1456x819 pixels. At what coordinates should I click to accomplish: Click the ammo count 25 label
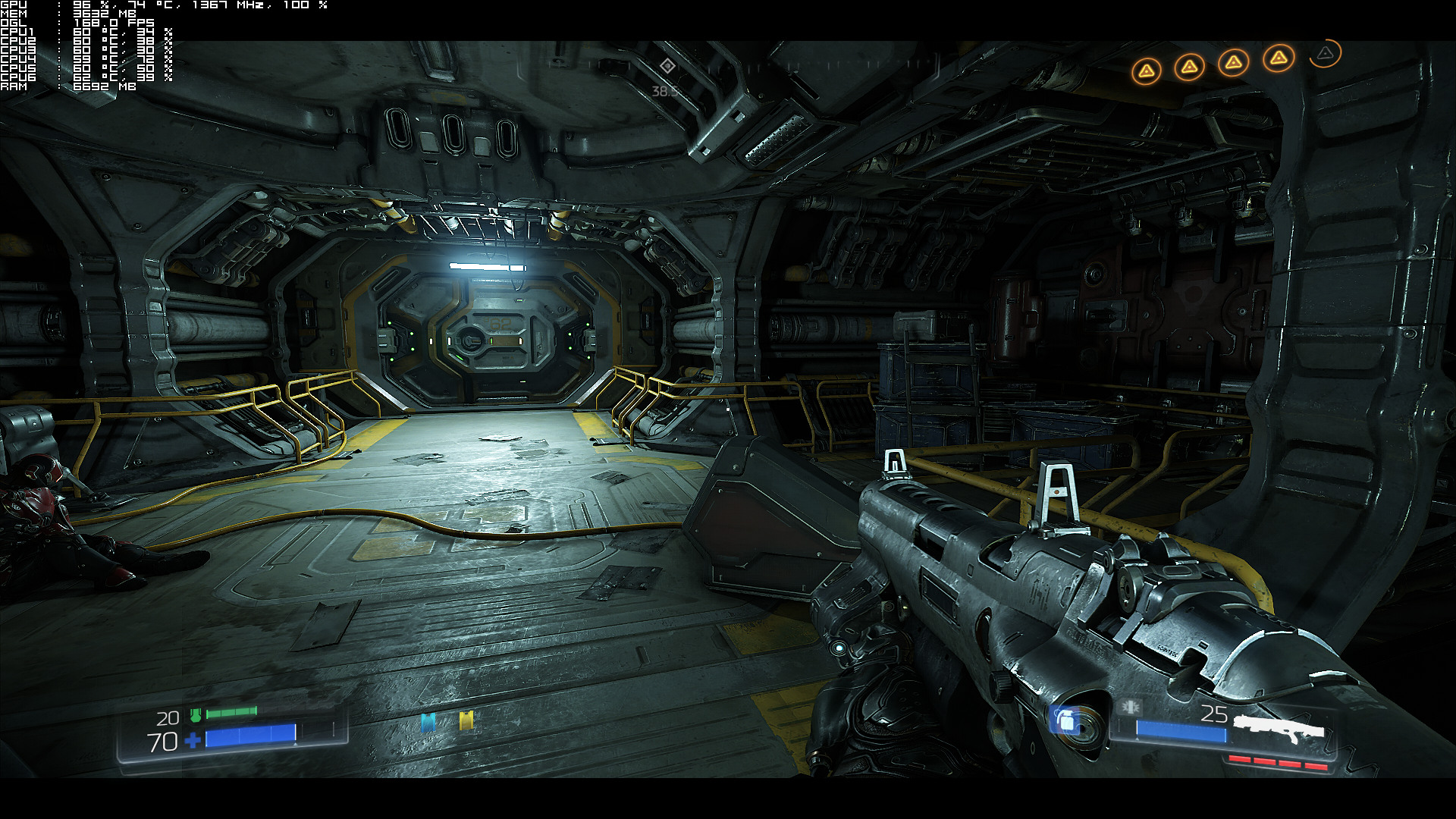pos(1213,714)
